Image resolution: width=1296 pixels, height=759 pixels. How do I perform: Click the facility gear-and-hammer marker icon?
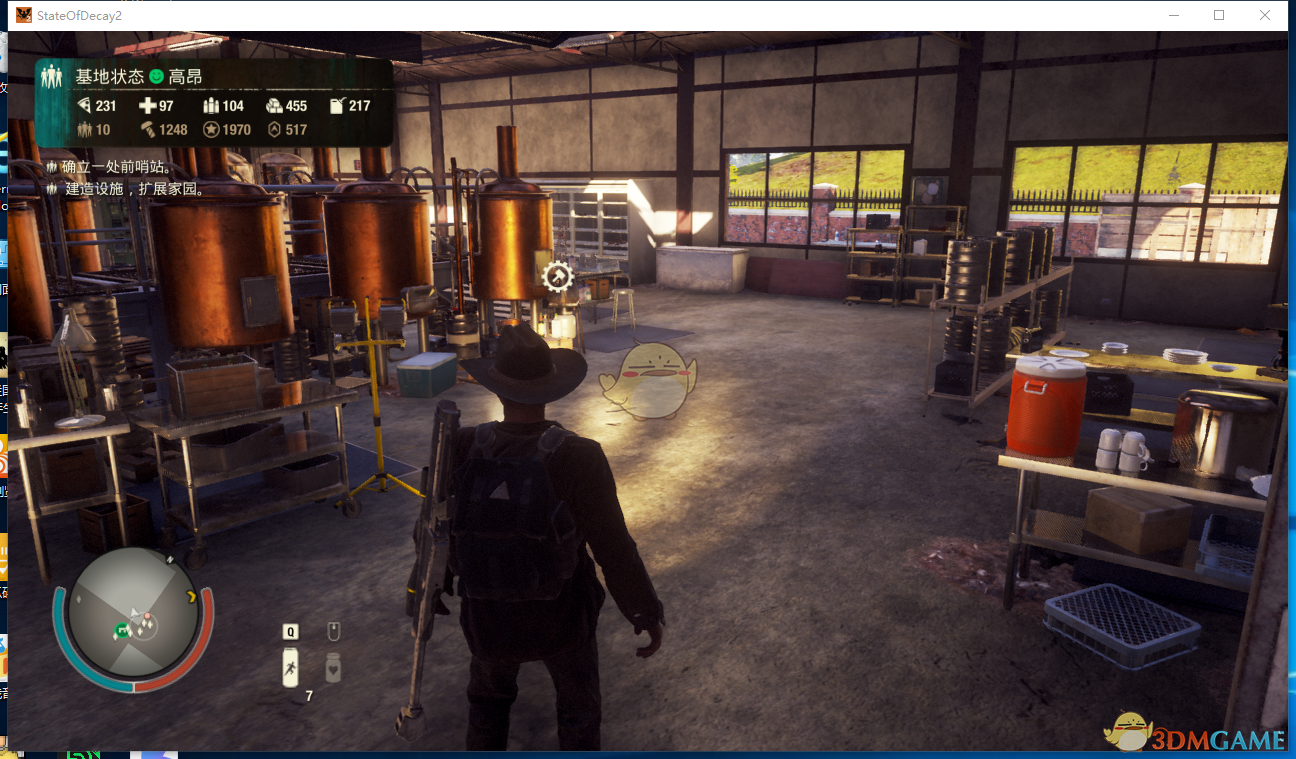(557, 275)
